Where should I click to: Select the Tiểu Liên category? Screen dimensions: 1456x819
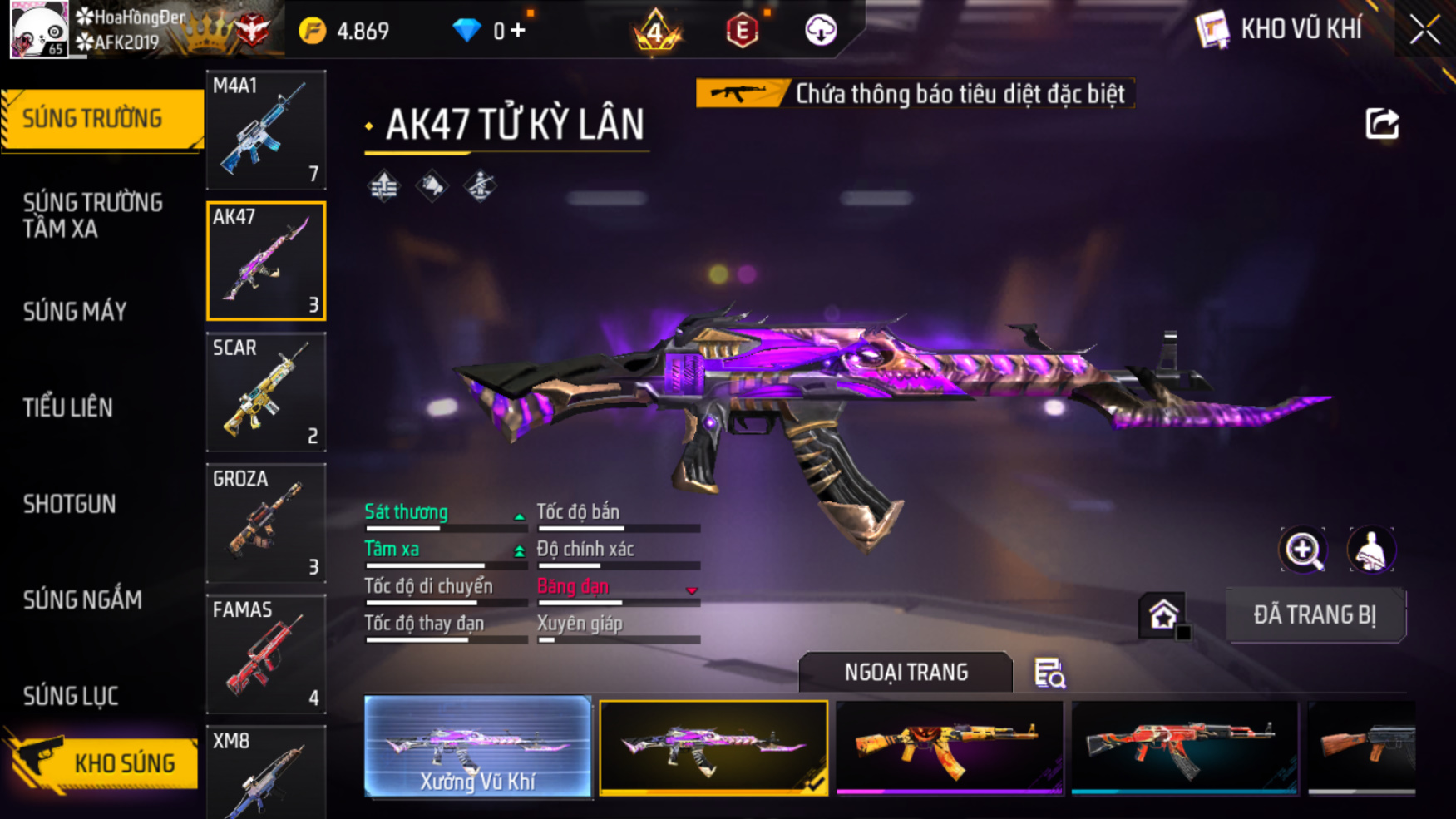[x=68, y=407]
